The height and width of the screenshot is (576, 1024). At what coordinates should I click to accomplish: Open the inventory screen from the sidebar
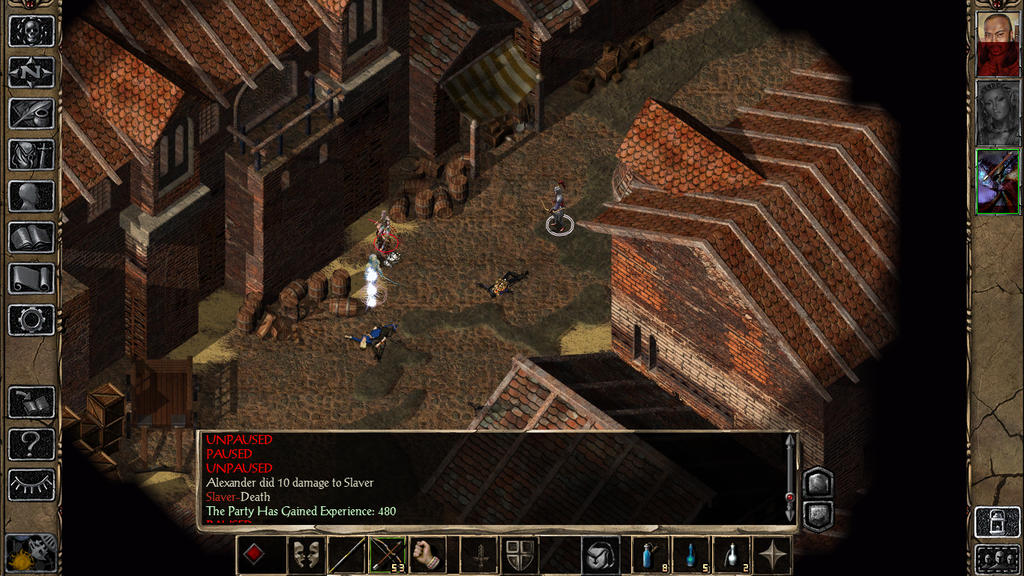point(31,154)
